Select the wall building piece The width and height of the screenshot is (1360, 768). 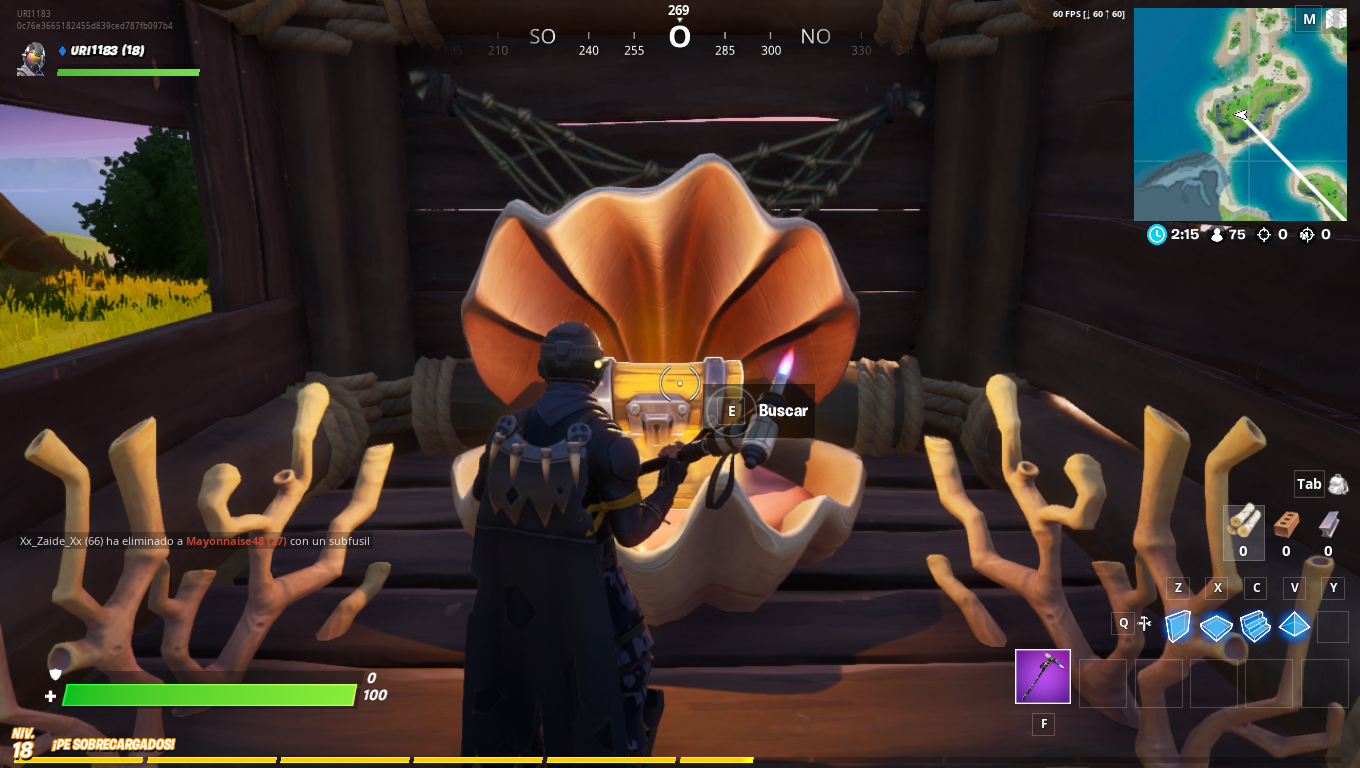coord(1179,626)
